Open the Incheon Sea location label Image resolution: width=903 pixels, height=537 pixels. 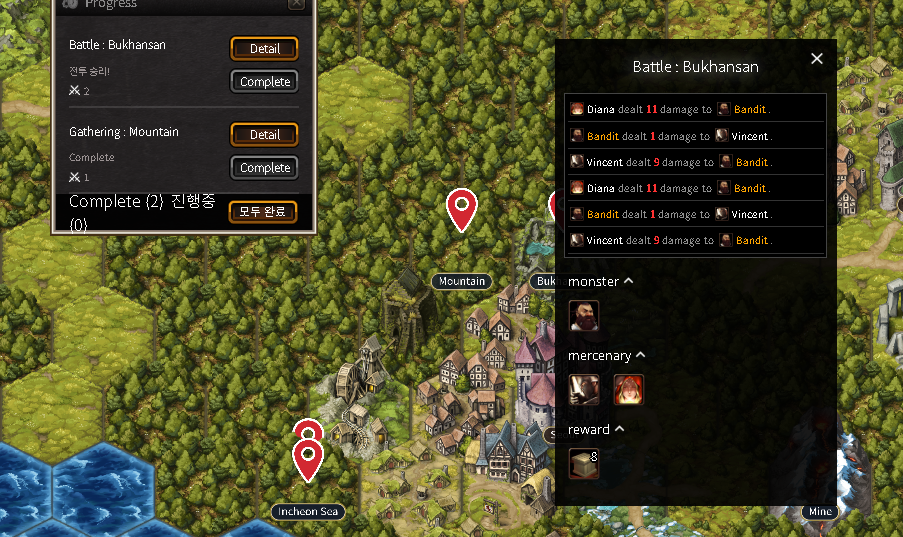308,512
